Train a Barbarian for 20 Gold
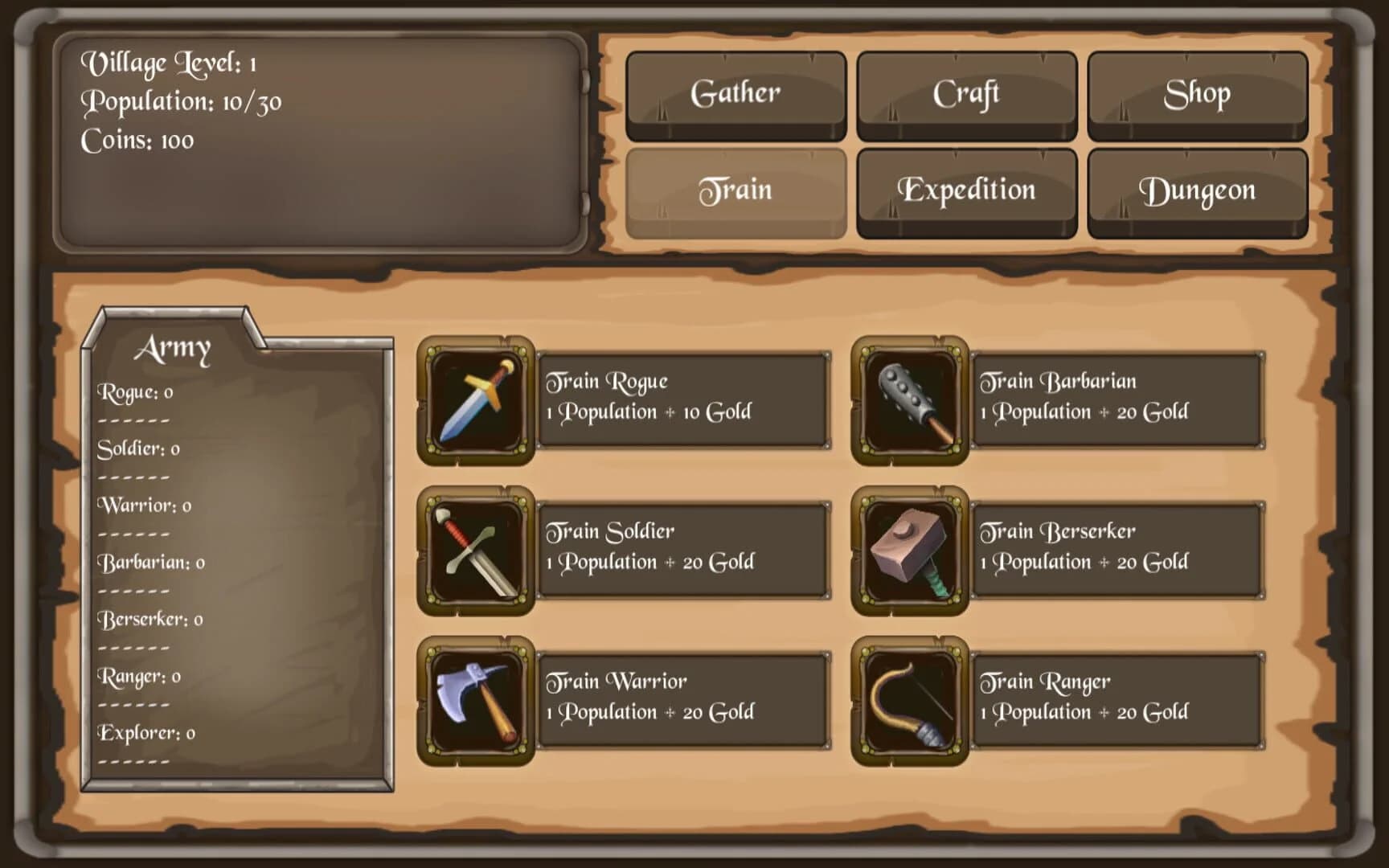1389x868 pixels. 1117,397
